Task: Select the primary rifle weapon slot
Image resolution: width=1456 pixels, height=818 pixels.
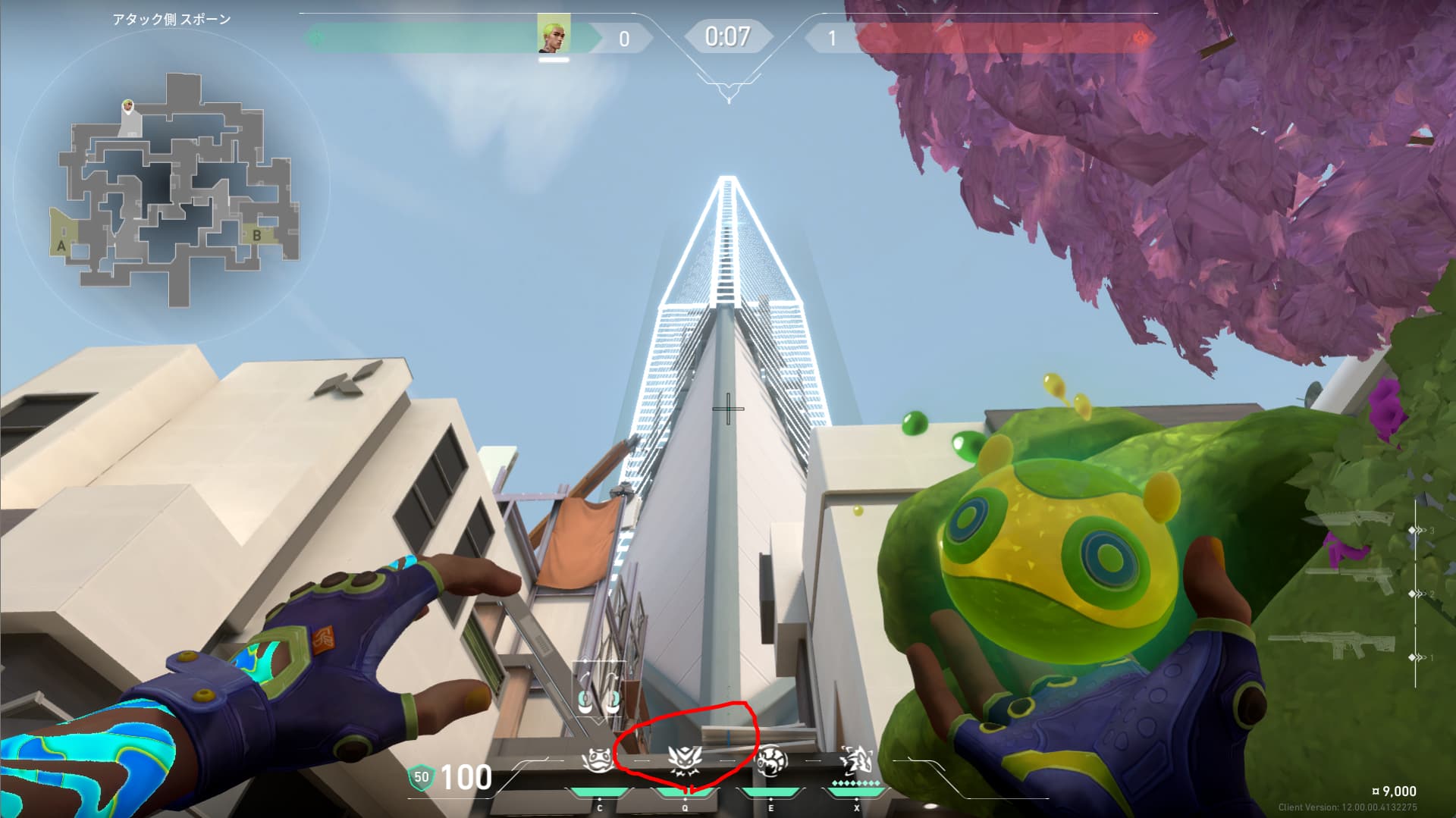Action: [x=1332, y=647]
